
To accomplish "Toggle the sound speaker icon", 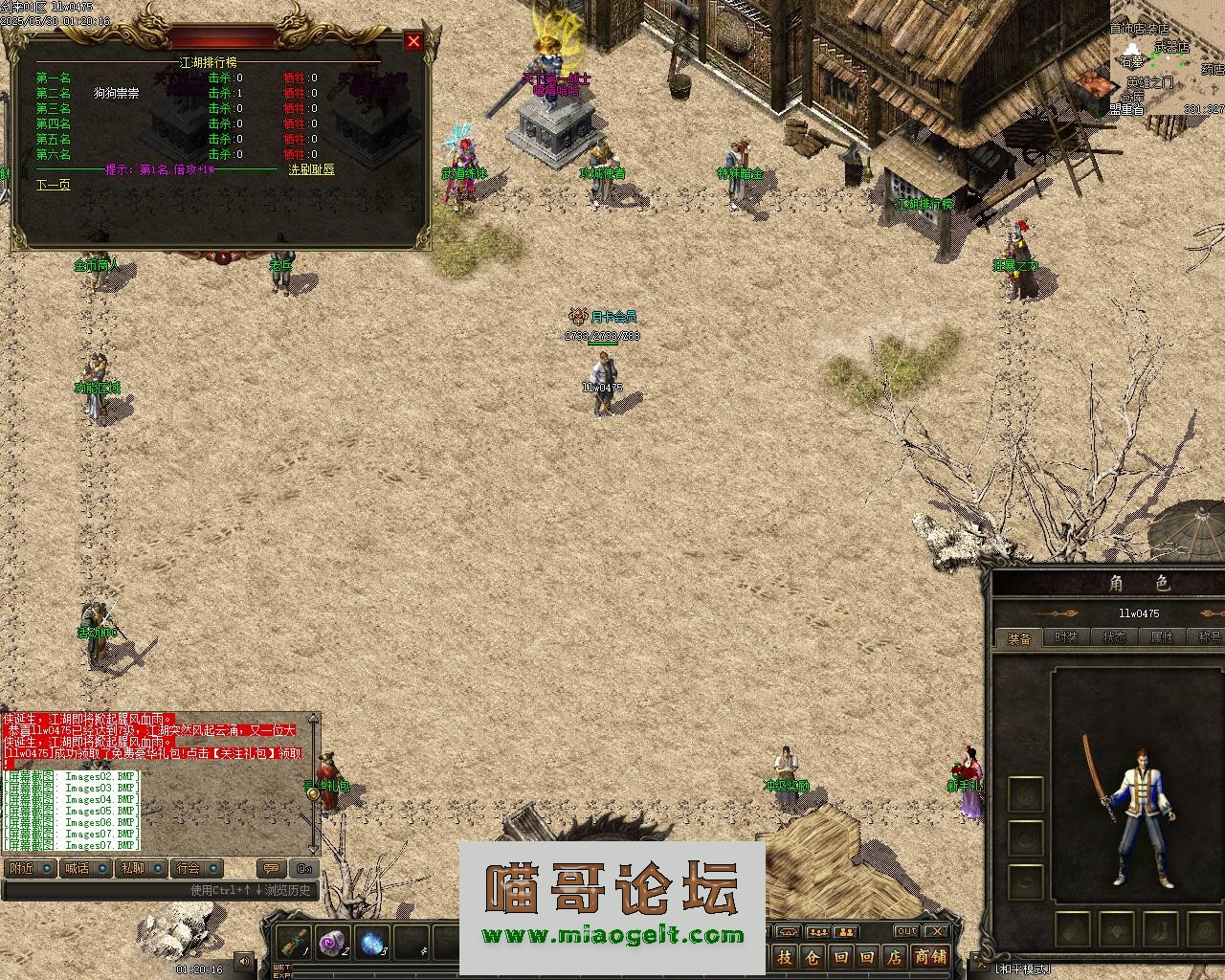I will [x=245, y=961].
